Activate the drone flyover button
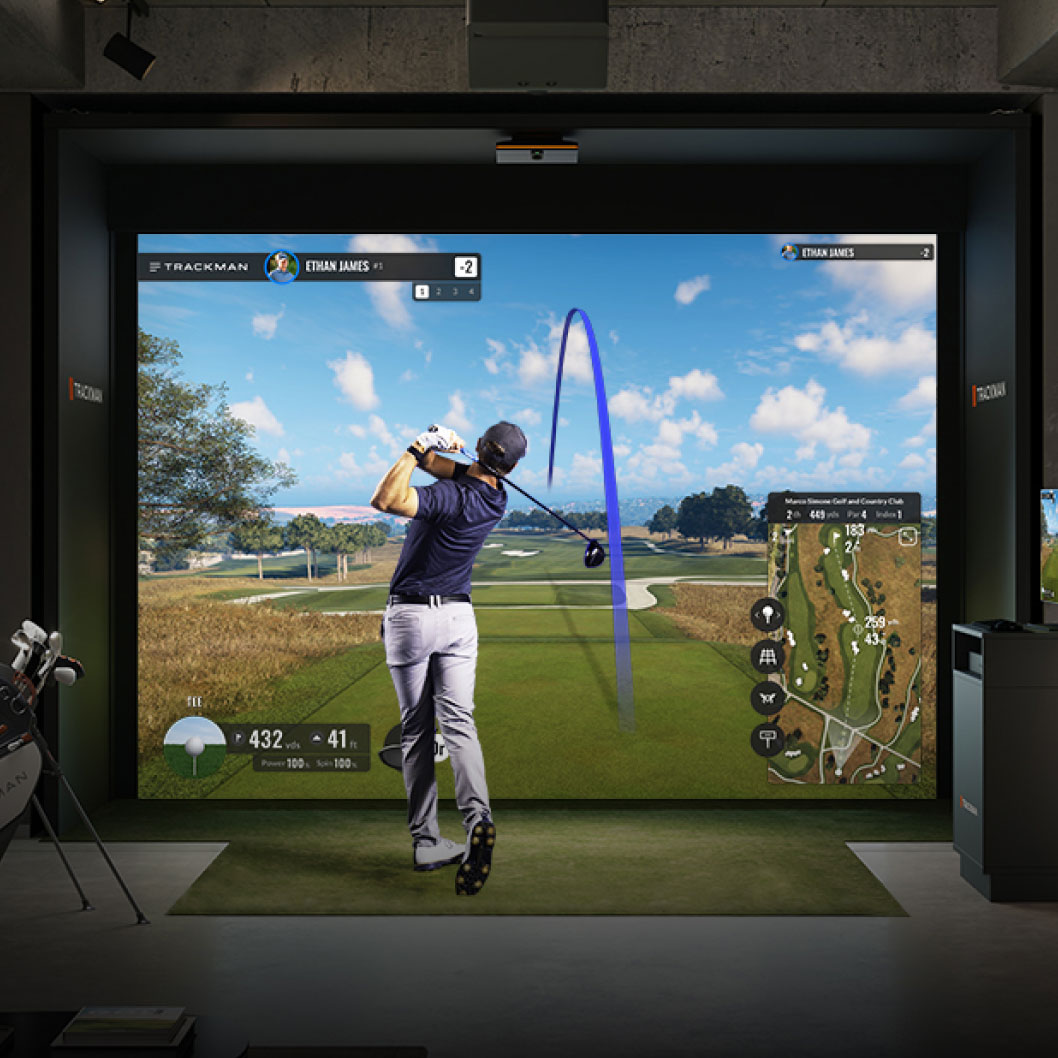This screenshot has width=1058, height=1058. (767, 698)
